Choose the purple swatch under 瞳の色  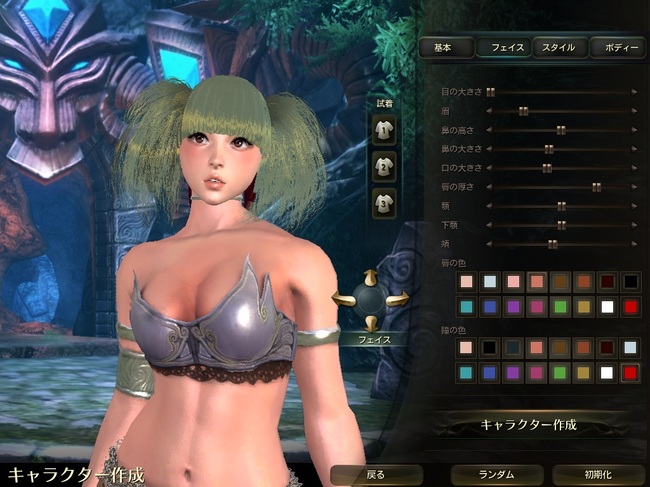(x=514, y=372)
